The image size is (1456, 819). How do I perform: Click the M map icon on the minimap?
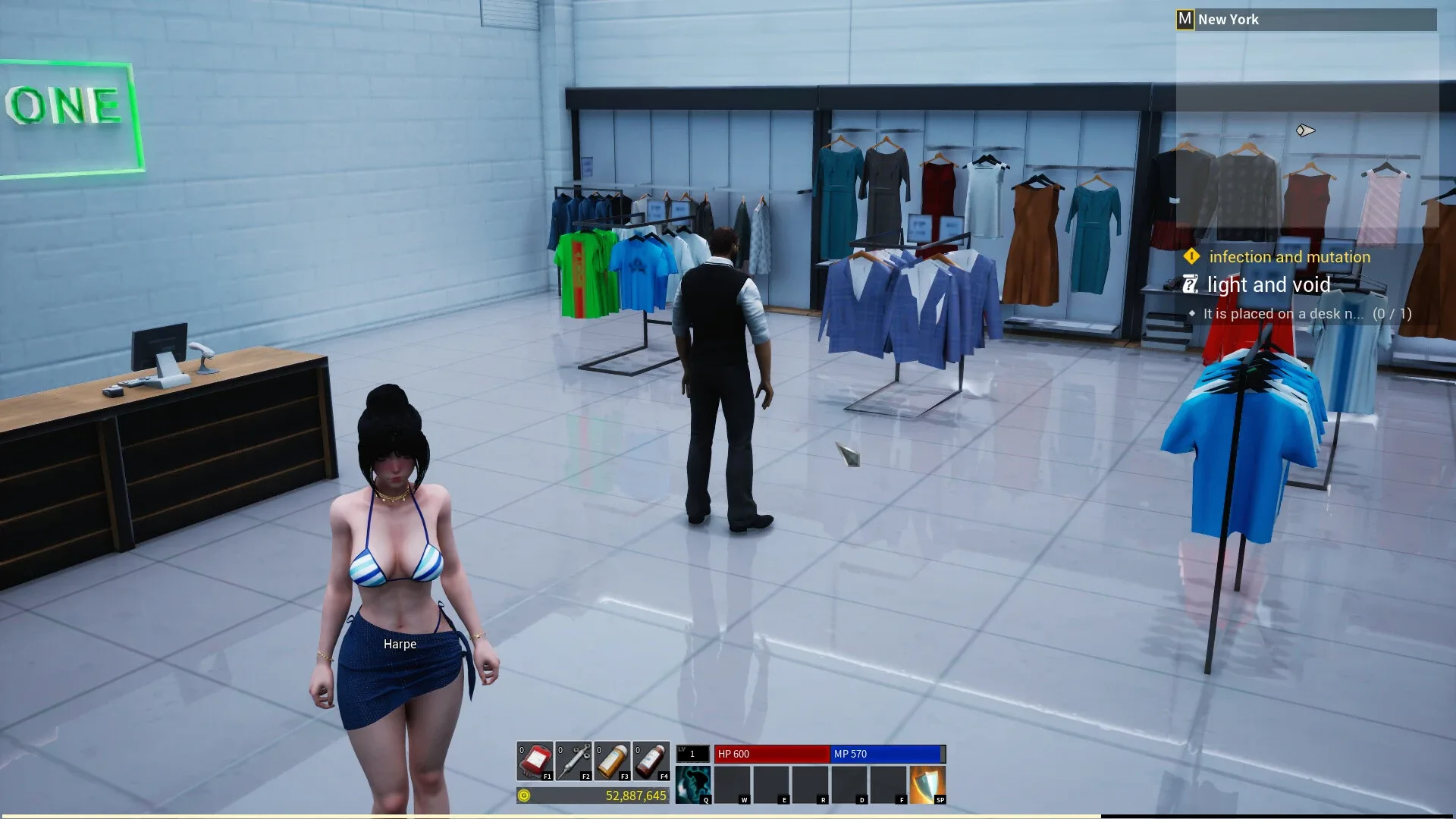point(1185,19)
